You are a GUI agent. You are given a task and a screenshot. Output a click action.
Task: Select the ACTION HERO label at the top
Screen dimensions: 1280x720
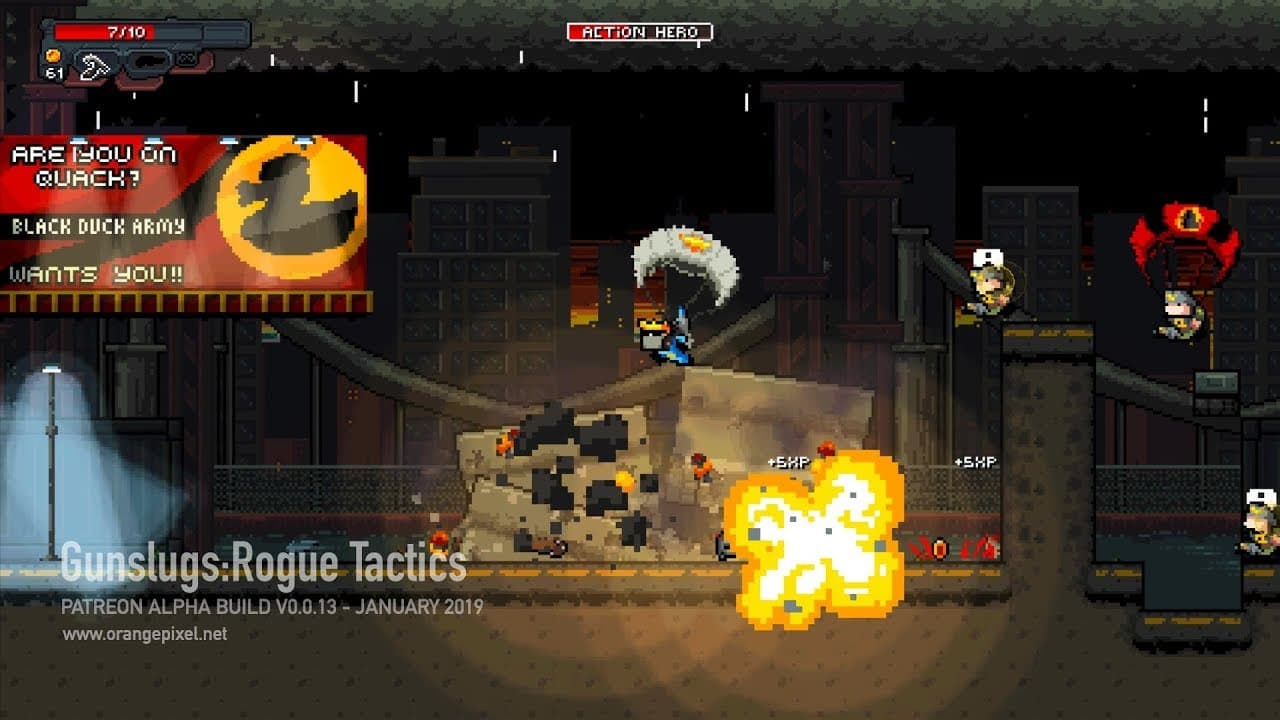click(640, 31)
